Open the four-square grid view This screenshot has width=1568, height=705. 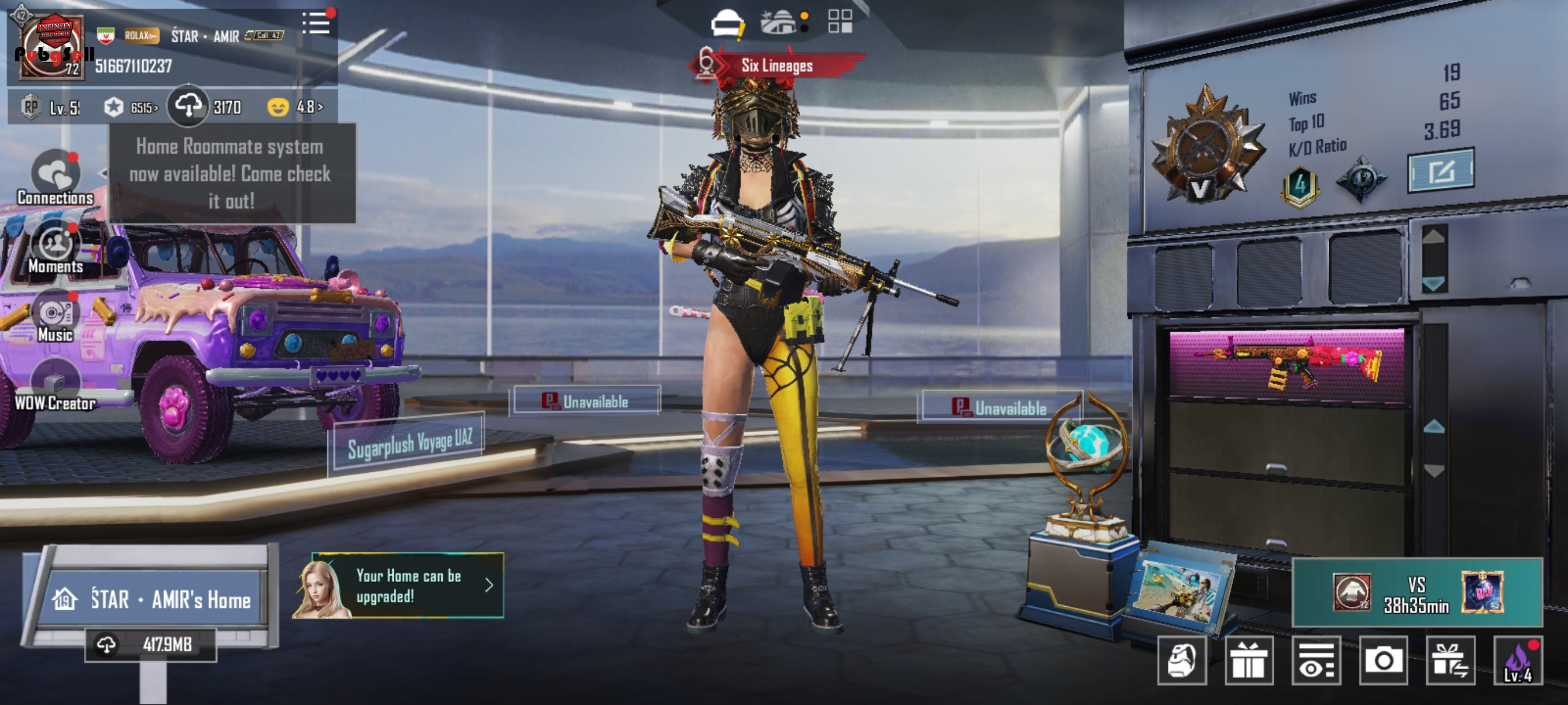point(840,21)
